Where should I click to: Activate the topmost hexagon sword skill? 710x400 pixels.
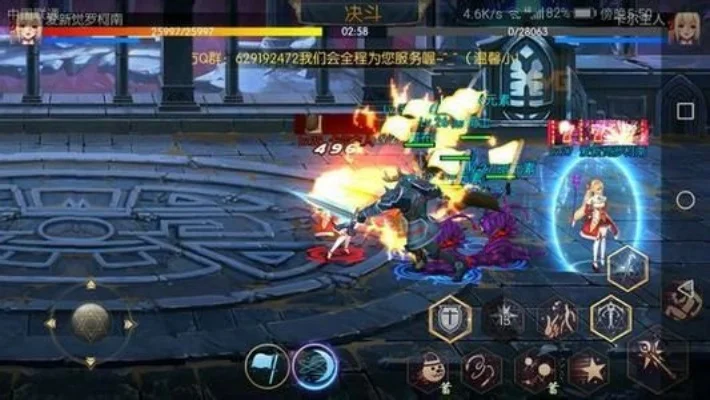tap(628, 267)
